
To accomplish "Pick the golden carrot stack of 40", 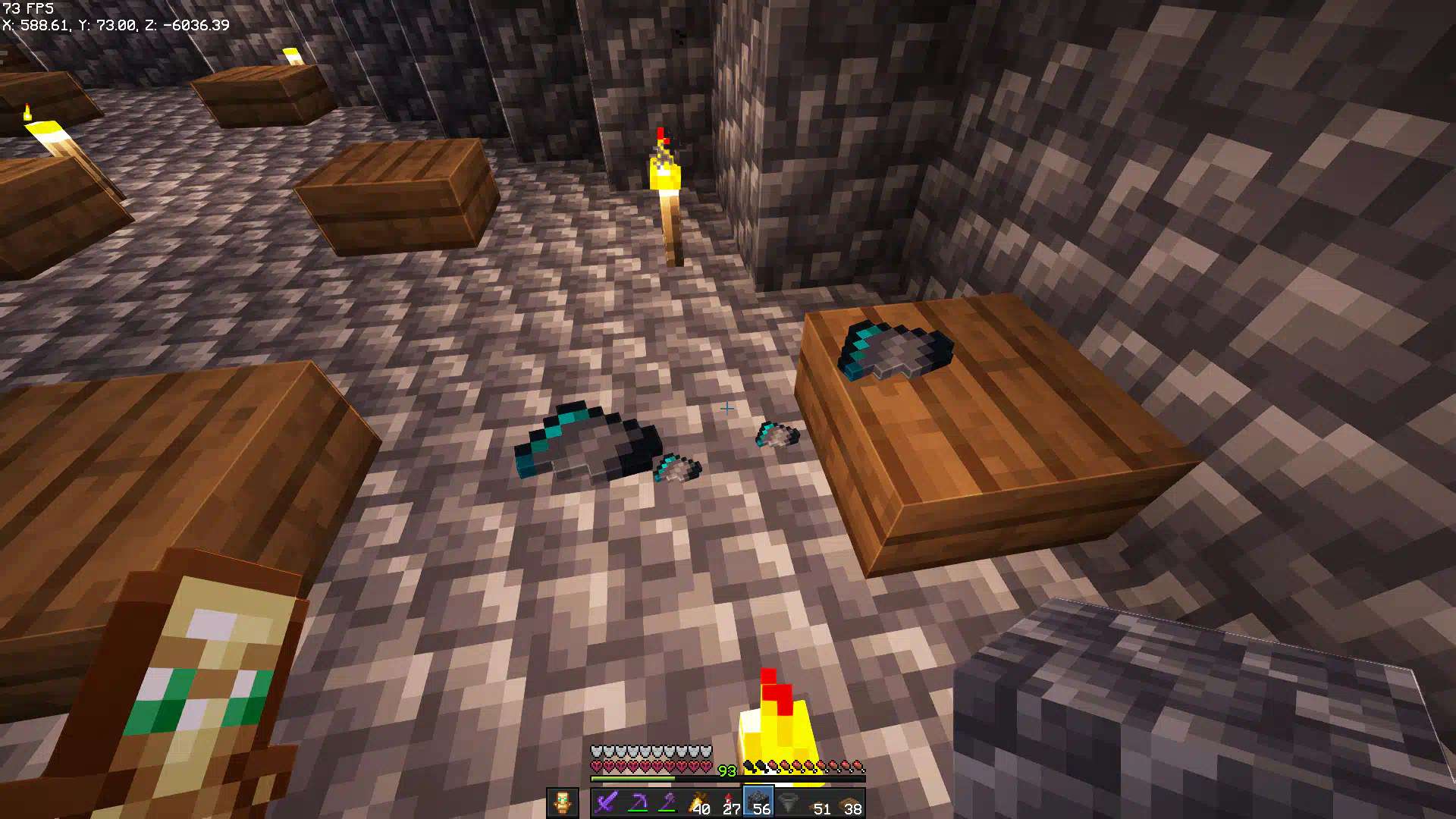I will [698, 802].
